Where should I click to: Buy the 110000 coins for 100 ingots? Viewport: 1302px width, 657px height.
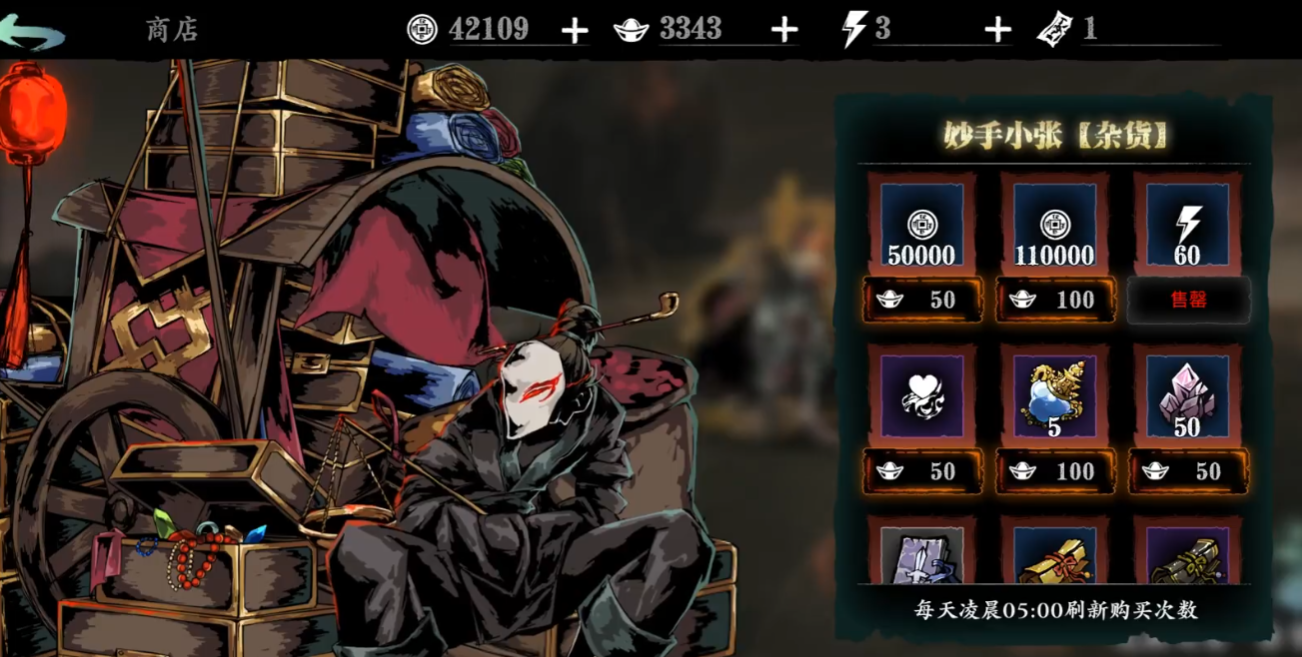click(x=1055, y=300)
